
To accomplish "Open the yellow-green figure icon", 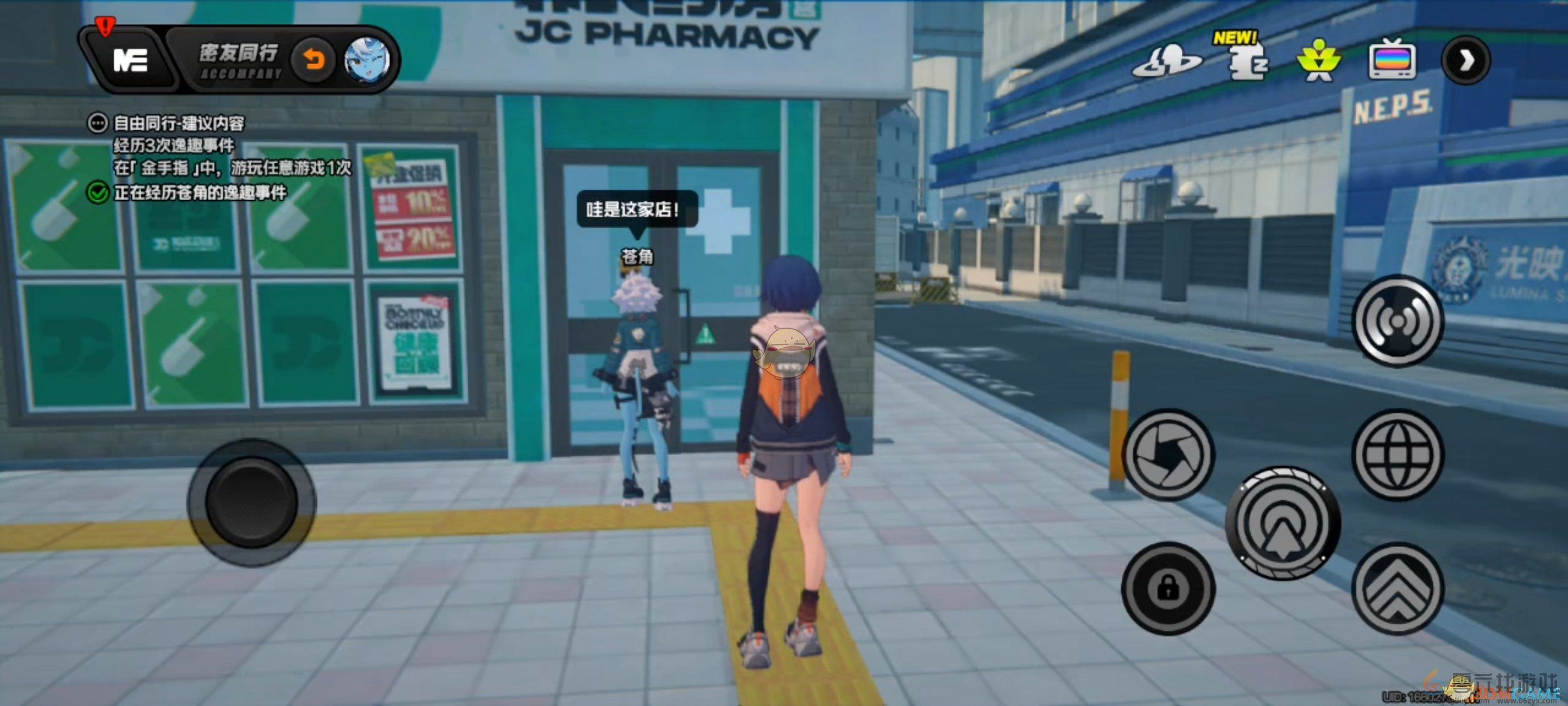I will [x=1319, y=61].
